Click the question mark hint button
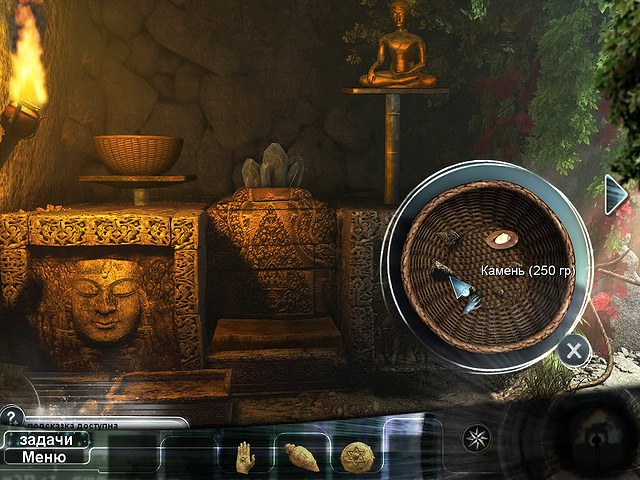This screenshot has height=480, width=640. pyautogui.click(x=12, y=416)
